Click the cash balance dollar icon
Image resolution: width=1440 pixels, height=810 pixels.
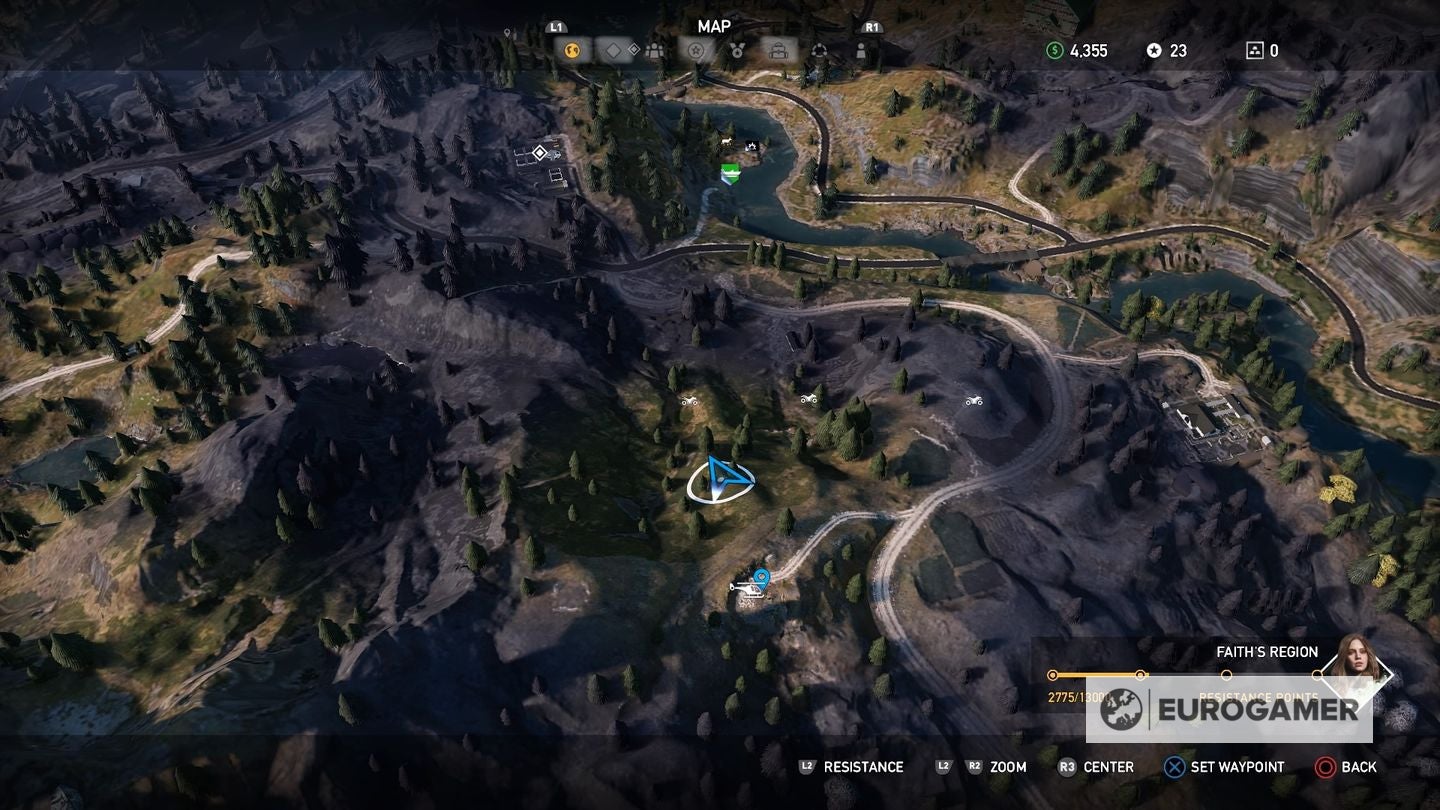pyautogui.click(x=1054, y=49)
